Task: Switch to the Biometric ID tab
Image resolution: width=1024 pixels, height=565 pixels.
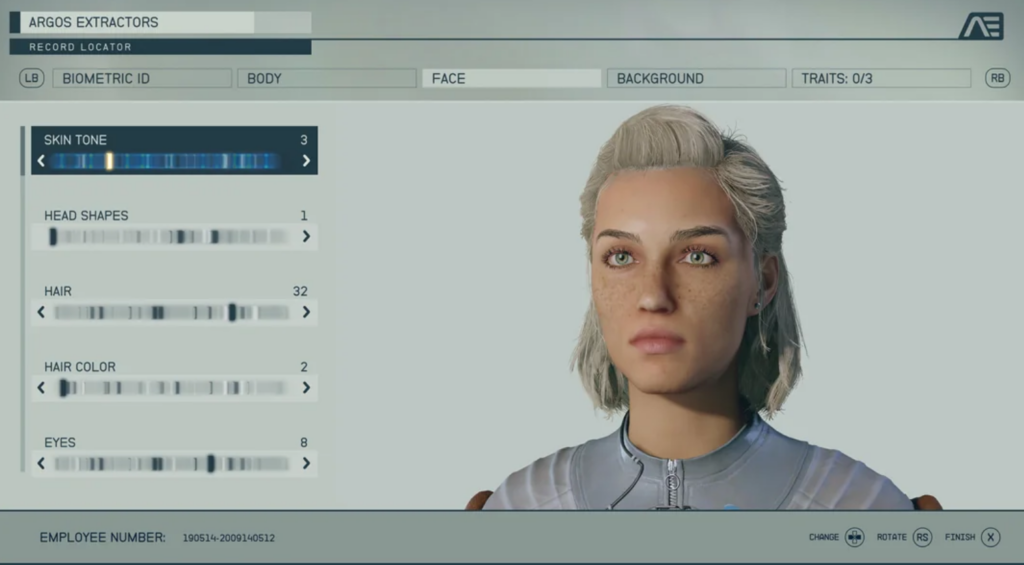Action: coord(141,78)
